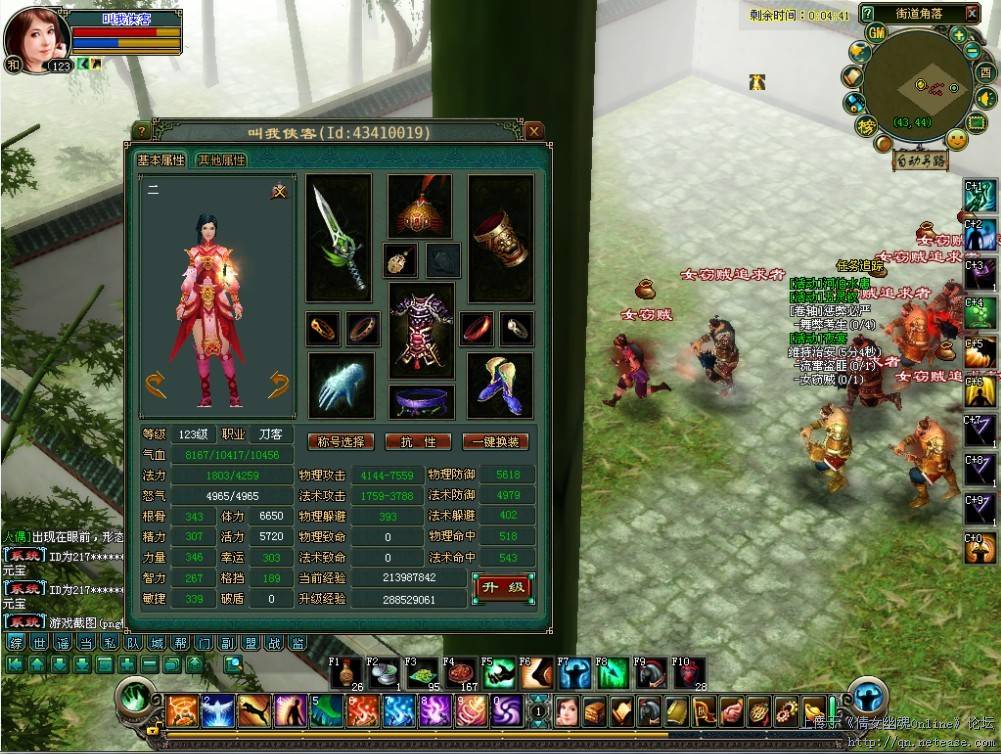1001x754 pixels.
Task: Click the red 升级 level up button
Action: [503, 587]
